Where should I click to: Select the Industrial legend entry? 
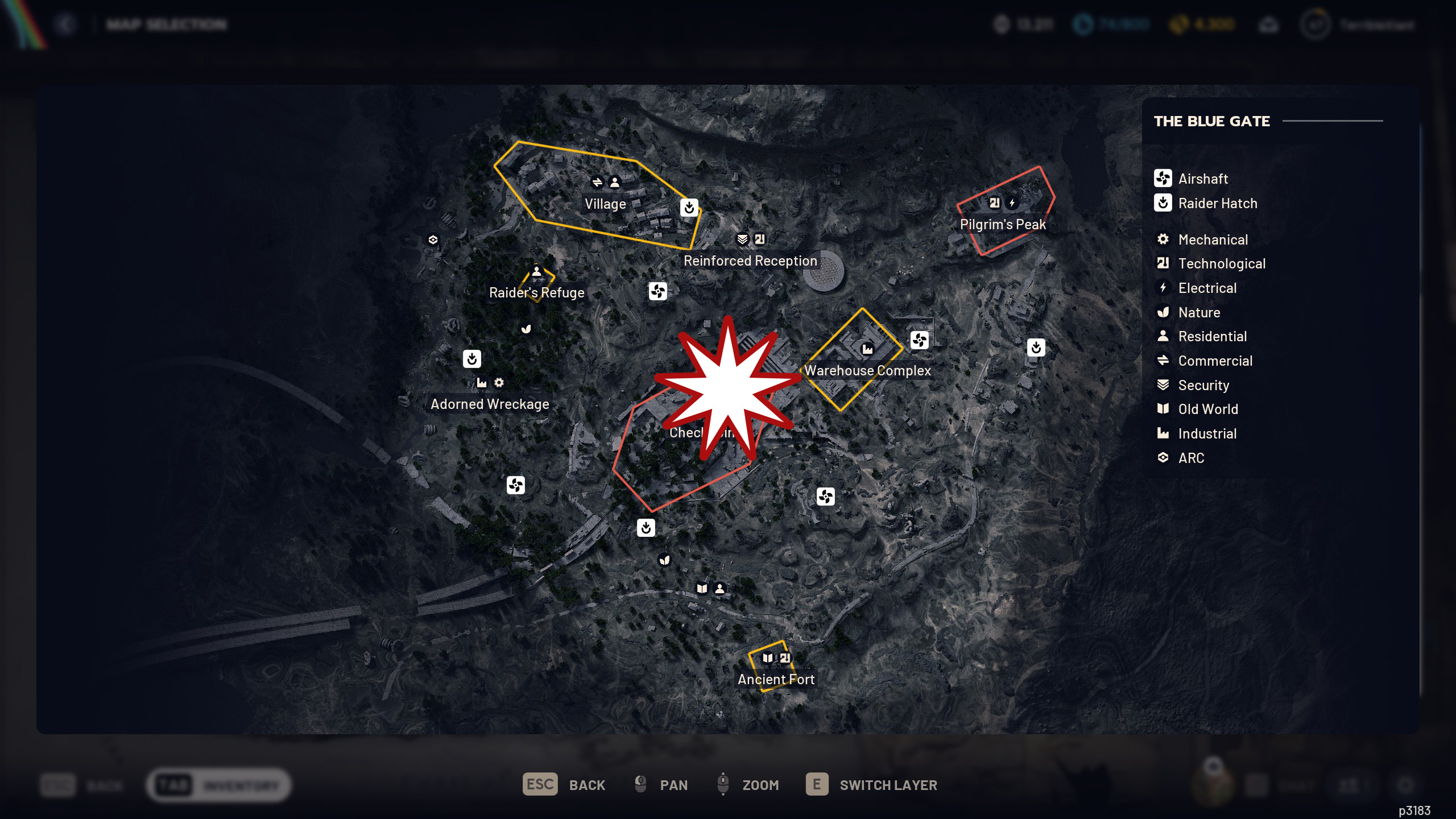[x=1207, y=434]
